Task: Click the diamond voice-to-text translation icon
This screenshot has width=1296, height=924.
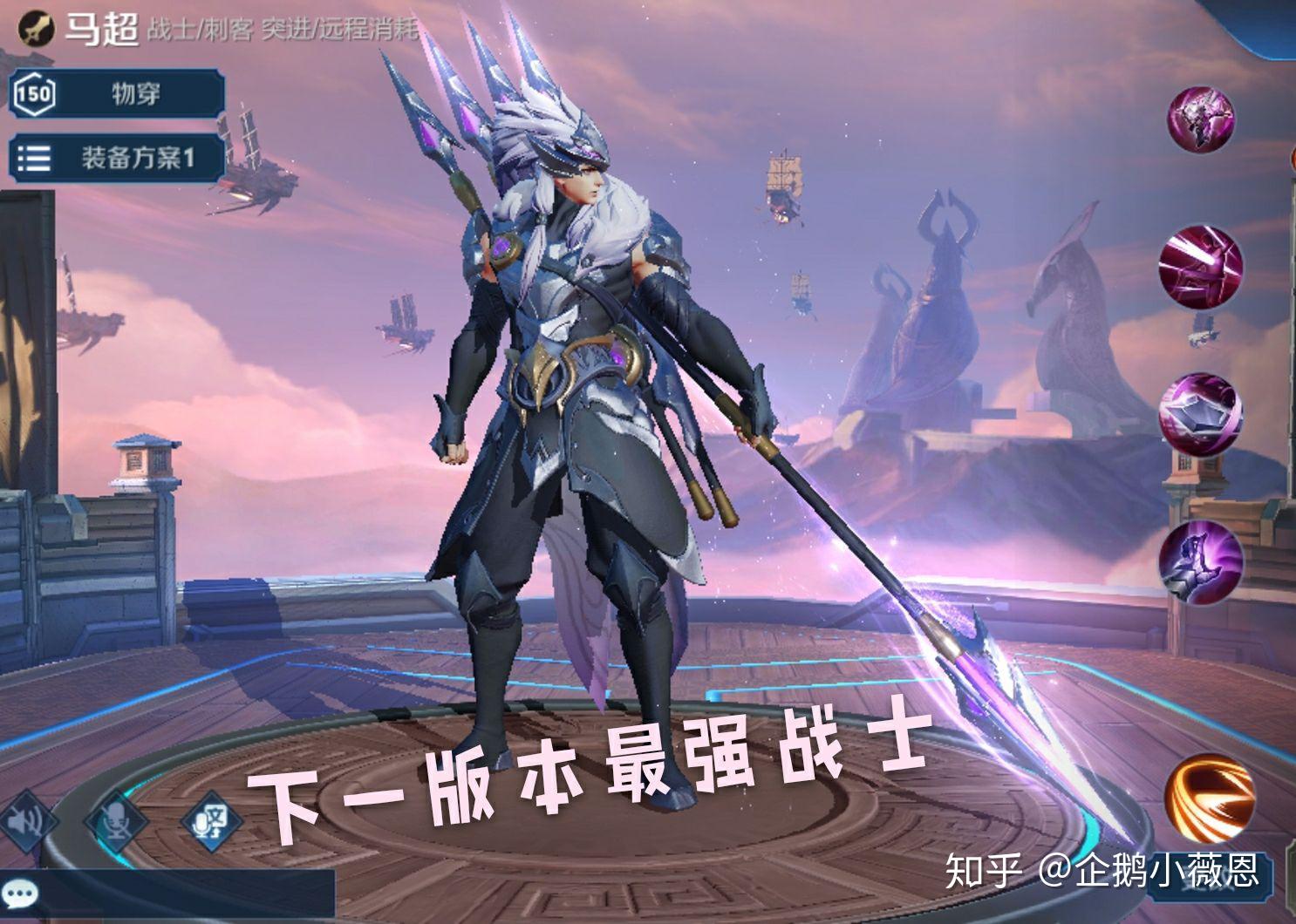Action: tap(209, 820)
